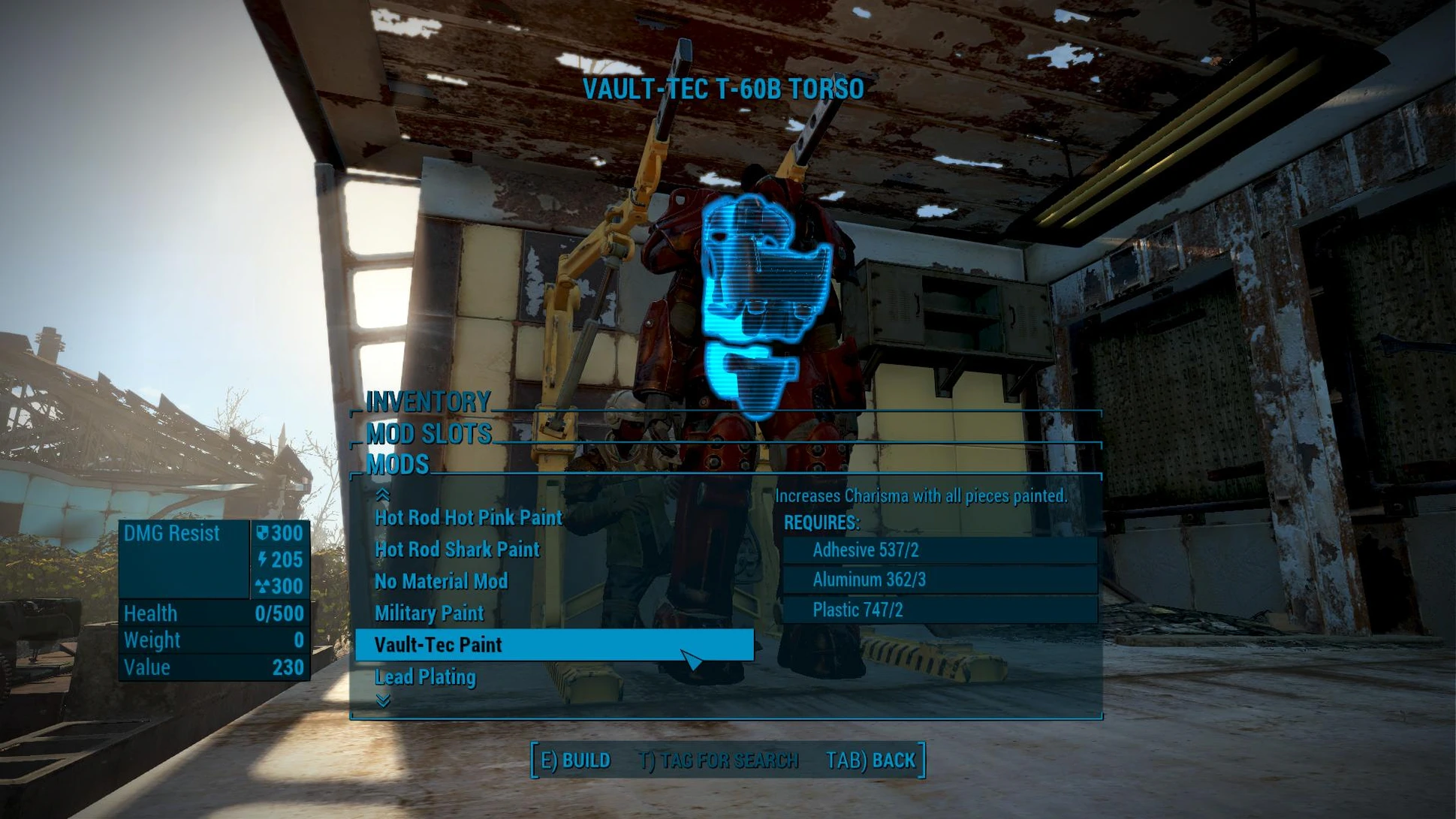Viewport: 1456px width, 819px height.
Task: Go back with the Back button
Action: pos(870,760)
